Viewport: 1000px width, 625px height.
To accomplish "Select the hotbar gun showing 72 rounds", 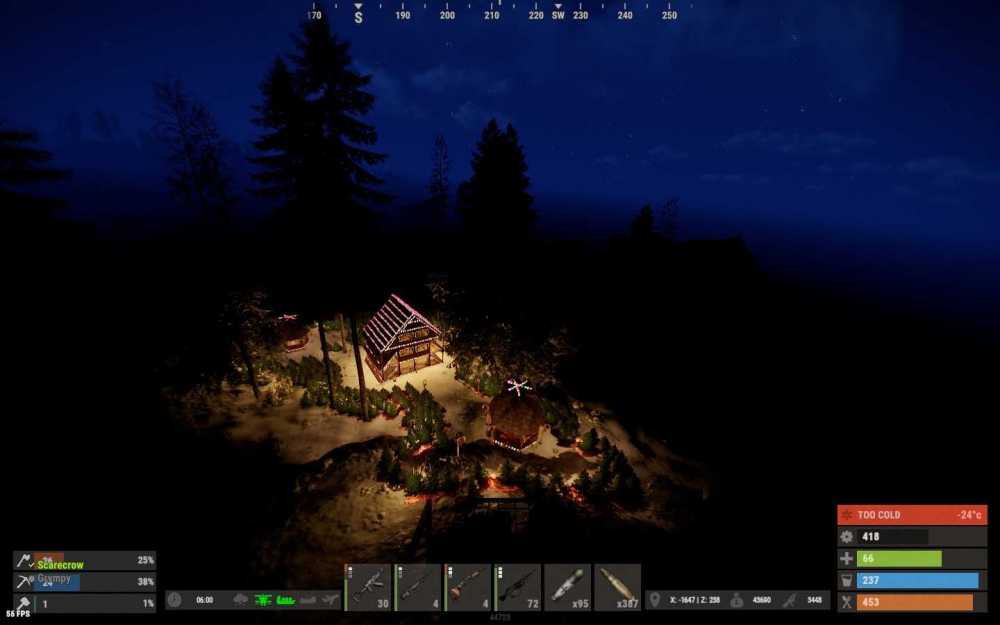I will pos(518,587).
